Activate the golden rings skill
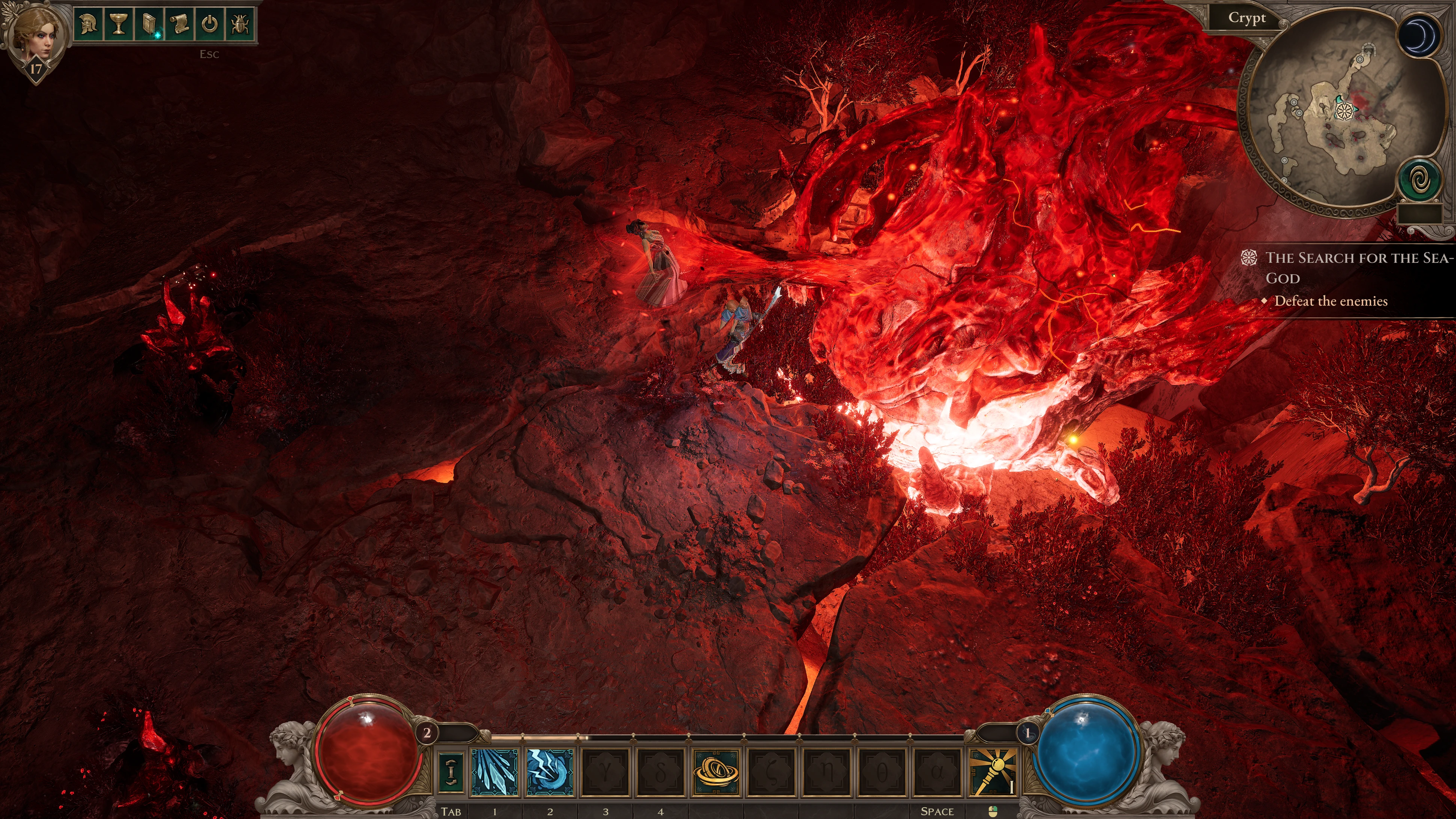Viewport: 1456px width, 819px height. [716, 772]
